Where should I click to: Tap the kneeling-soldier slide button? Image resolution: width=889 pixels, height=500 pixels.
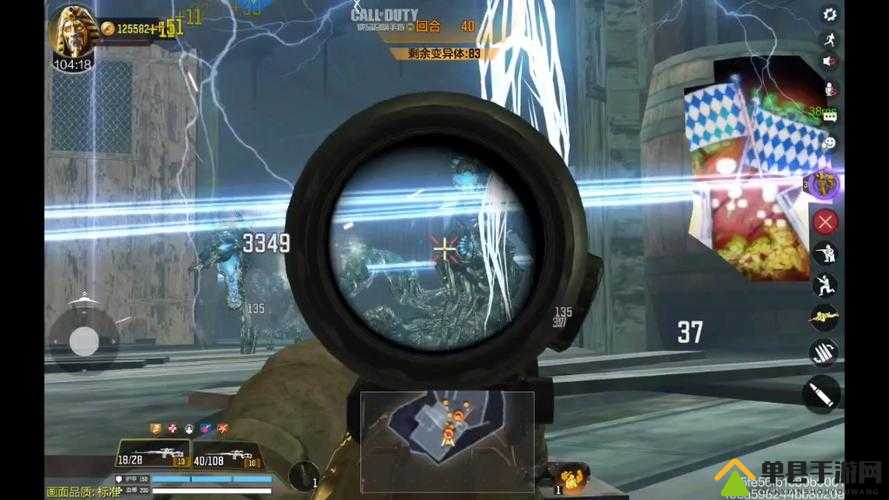tap(826, 285)
